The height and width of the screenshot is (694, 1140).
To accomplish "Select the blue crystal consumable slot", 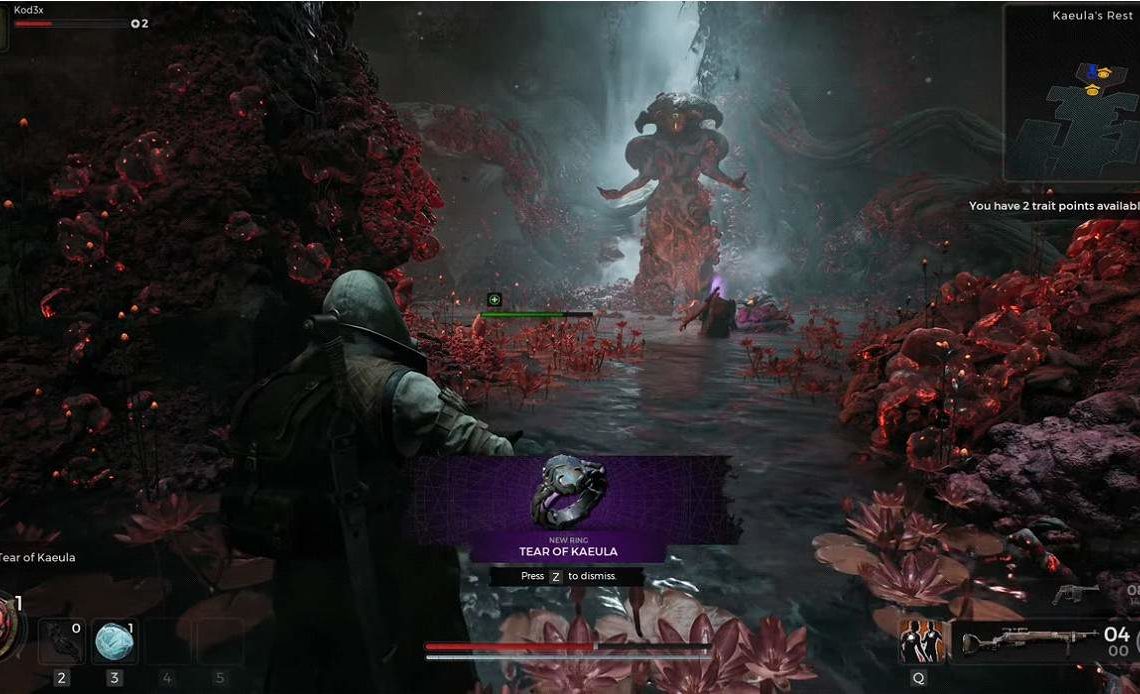I will [114, 642].
